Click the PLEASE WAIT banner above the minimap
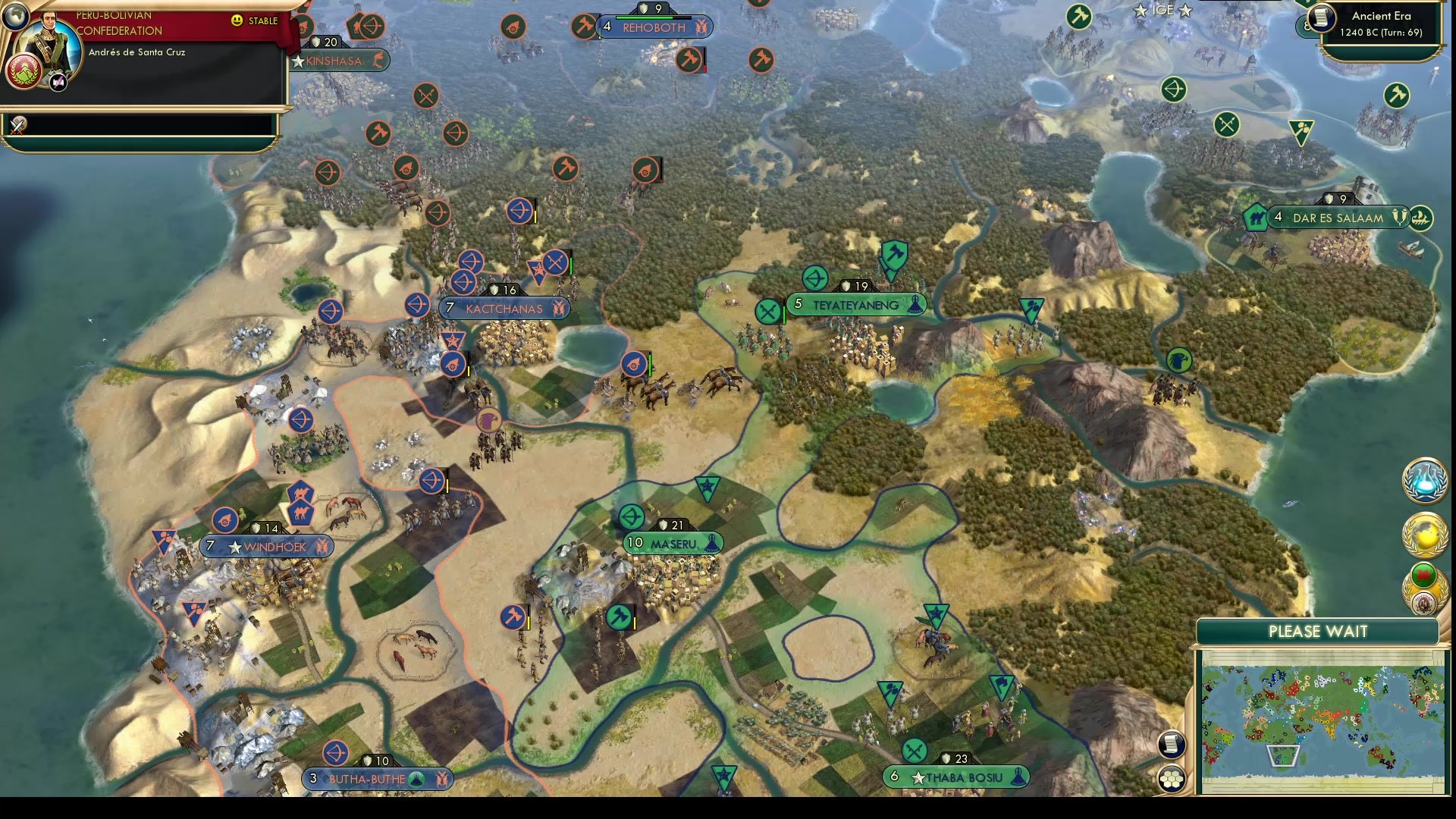This screenshot has height=819, width=1456. point(1319,631)
